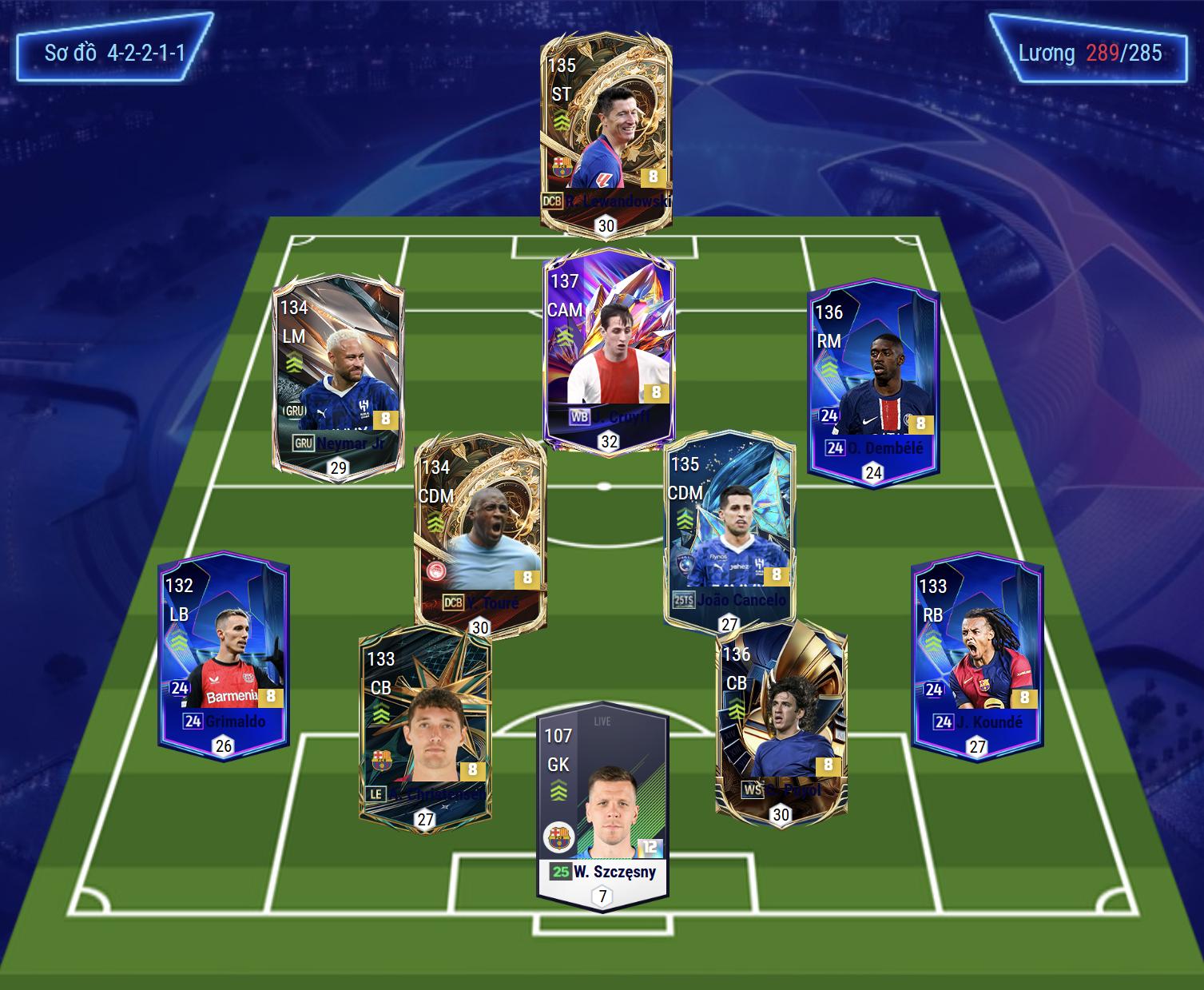1204x990 pixels.
Task: Pick the Cruyff CAM card
Action: coord(609,349)
